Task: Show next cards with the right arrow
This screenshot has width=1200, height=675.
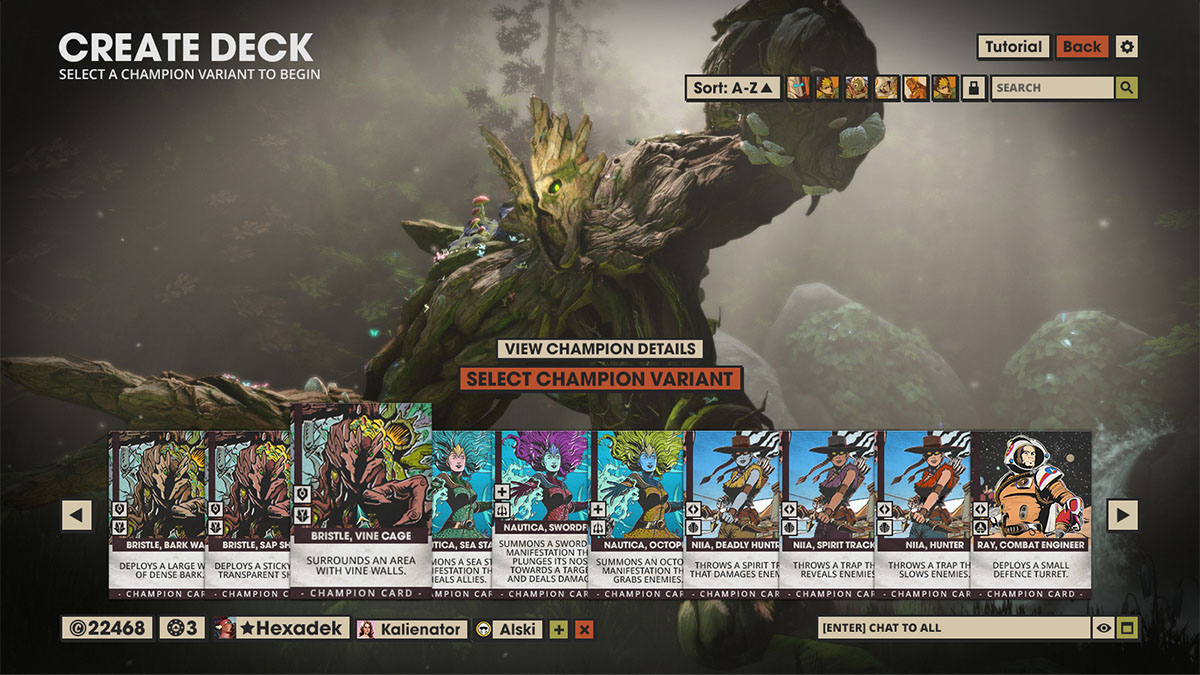Action: coord(1123,515)
